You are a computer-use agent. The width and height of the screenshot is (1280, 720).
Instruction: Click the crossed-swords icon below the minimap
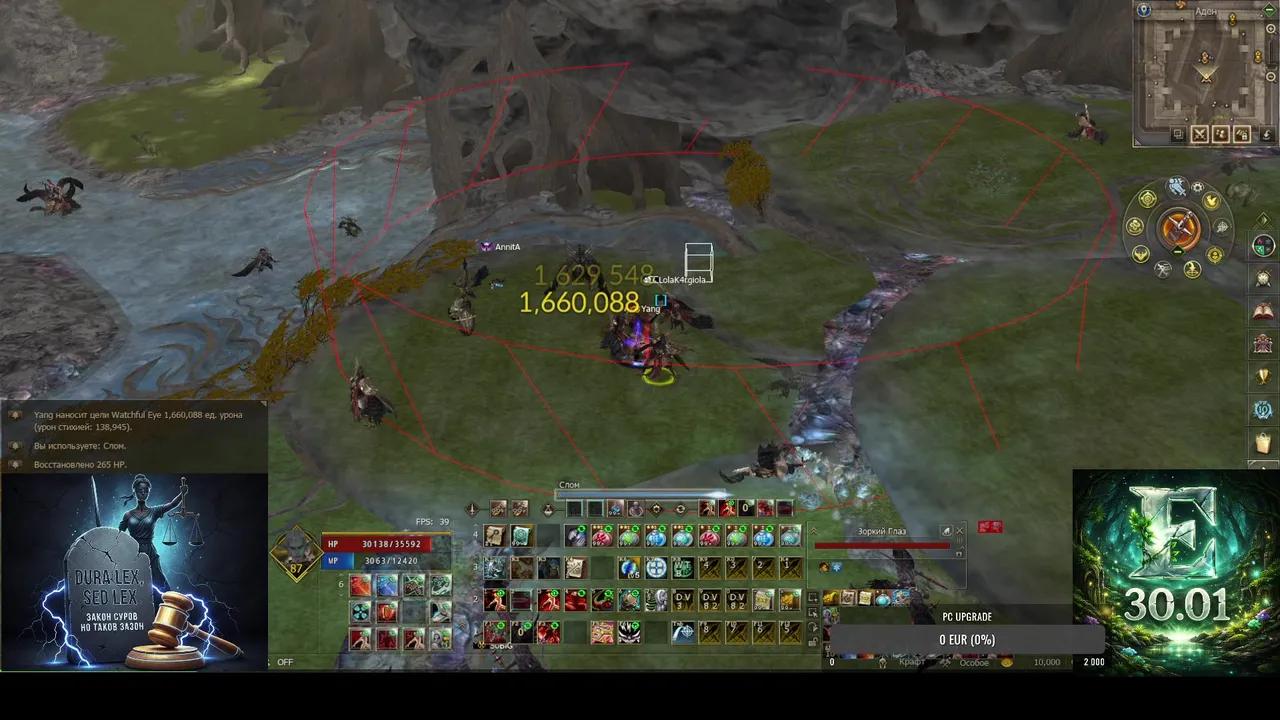[x=1200, y=134]
